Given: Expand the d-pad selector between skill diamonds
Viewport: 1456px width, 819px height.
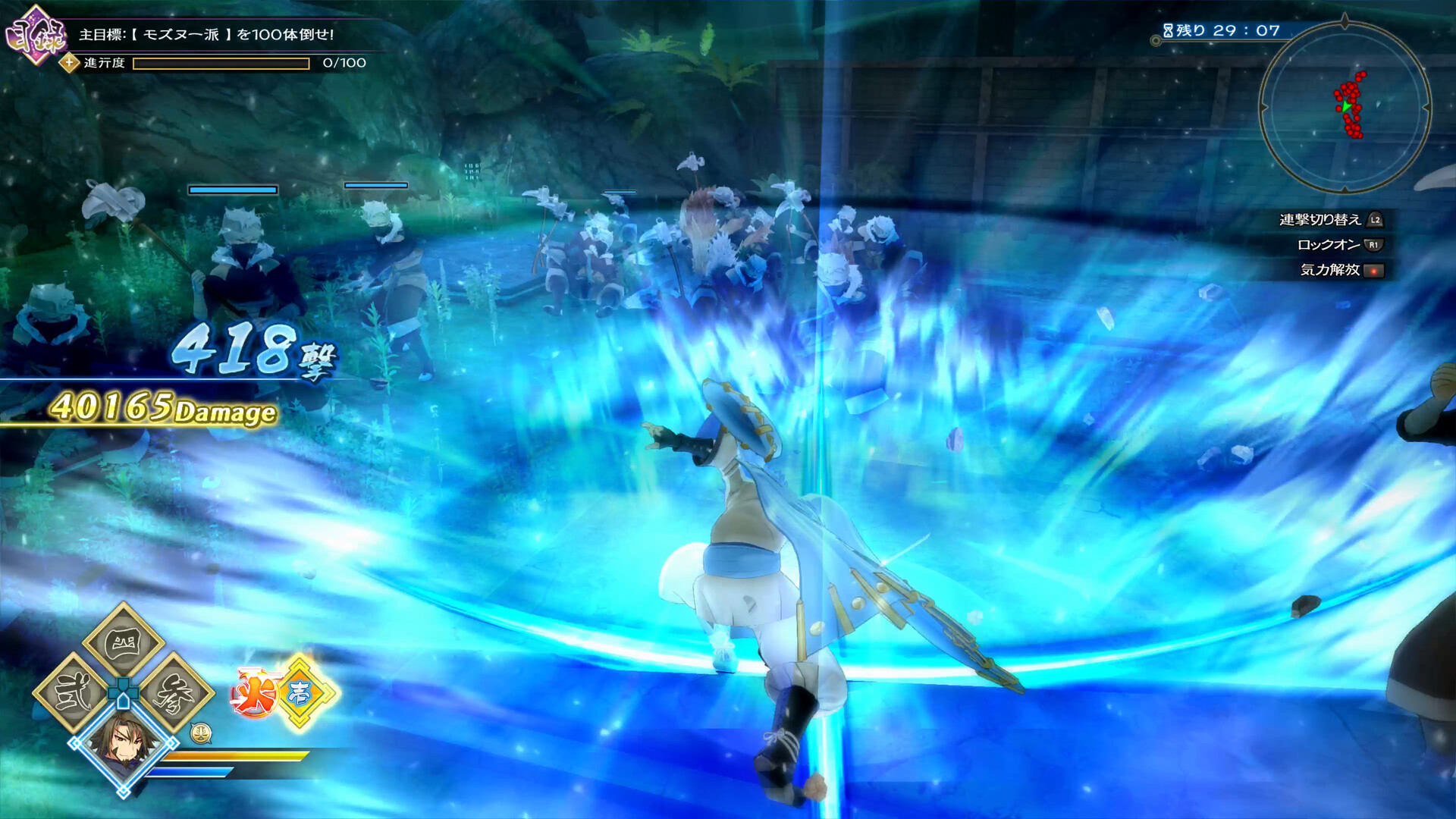Looking at the screenshot, I should (x=124, y=692).
